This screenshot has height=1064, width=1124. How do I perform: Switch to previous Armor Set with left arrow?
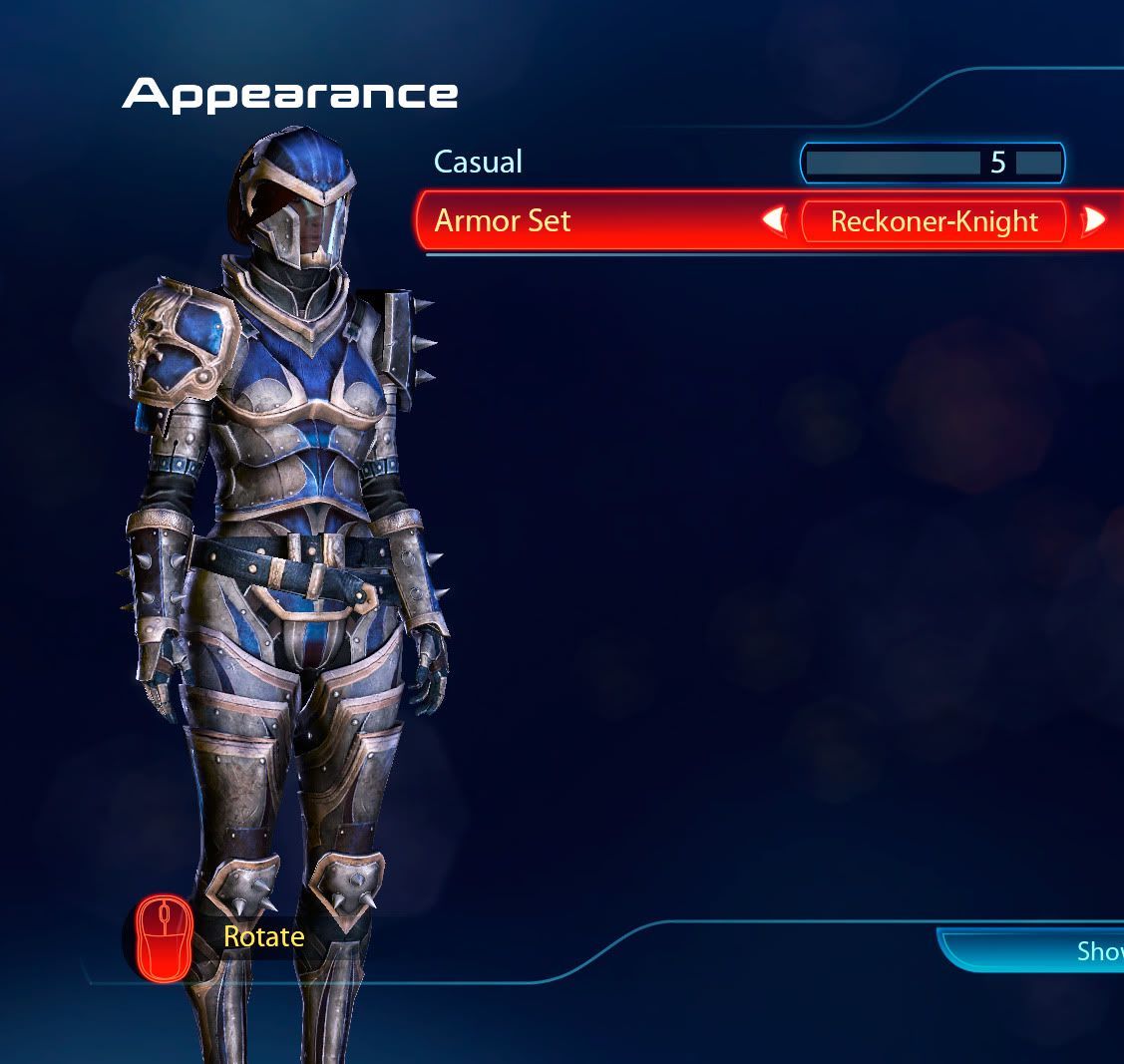(774, 220)
